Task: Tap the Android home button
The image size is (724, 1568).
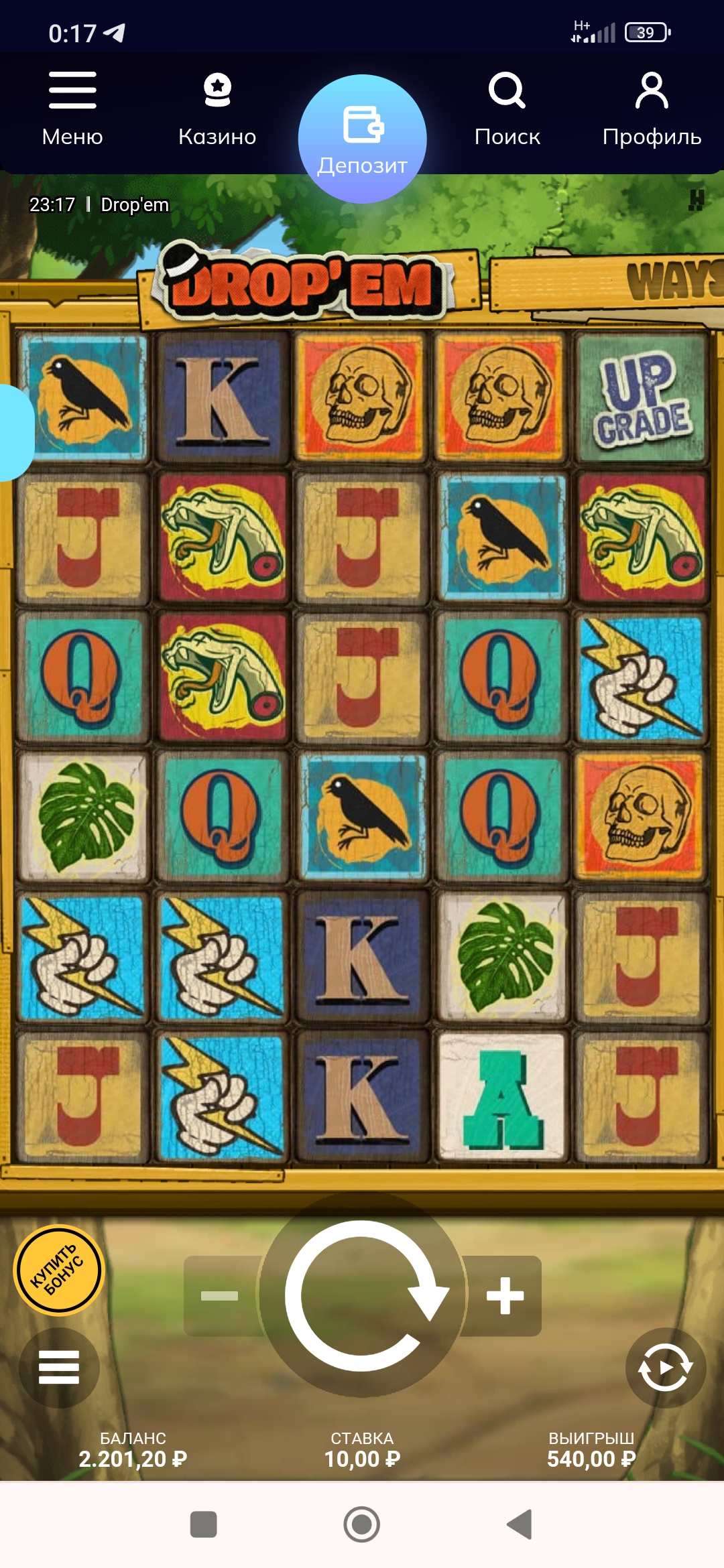Action: click(x=362, y=1524)
